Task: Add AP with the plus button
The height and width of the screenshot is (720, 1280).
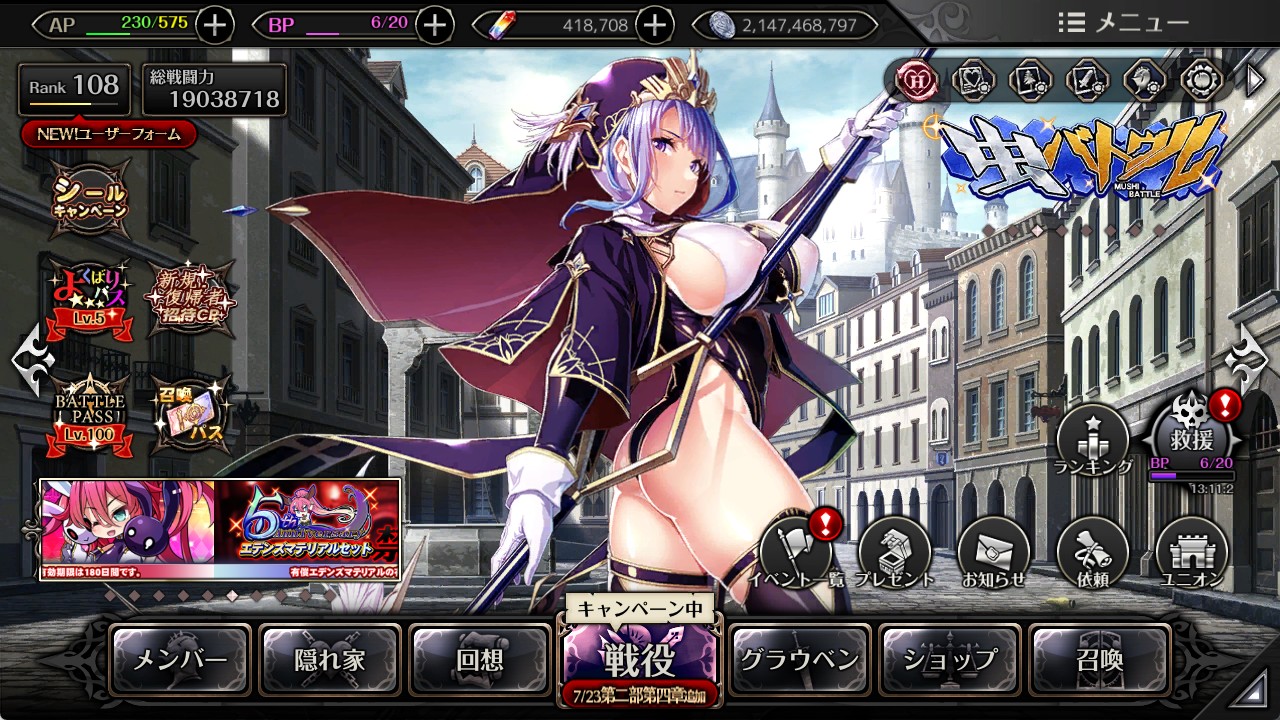Action: 215,25
